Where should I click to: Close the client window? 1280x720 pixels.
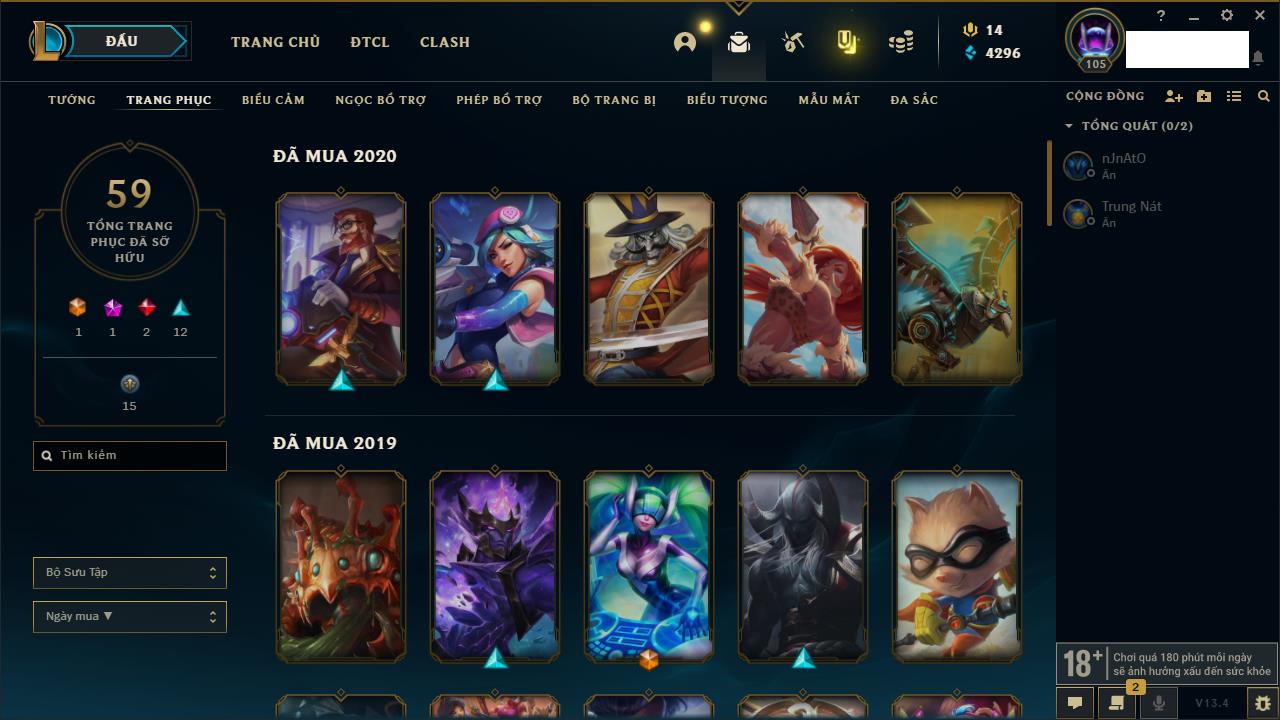click(1260, 16)
